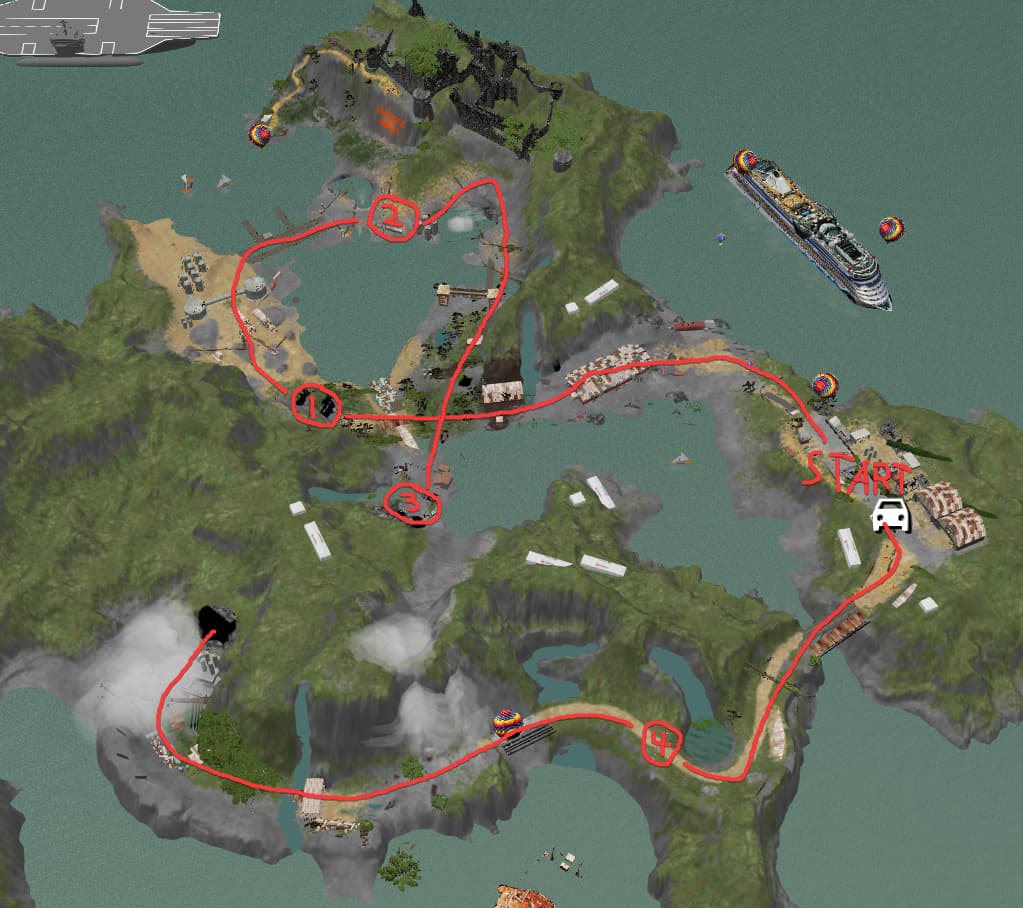
Task: Select the circled number 4 waypoint
Action: (660, 741)
